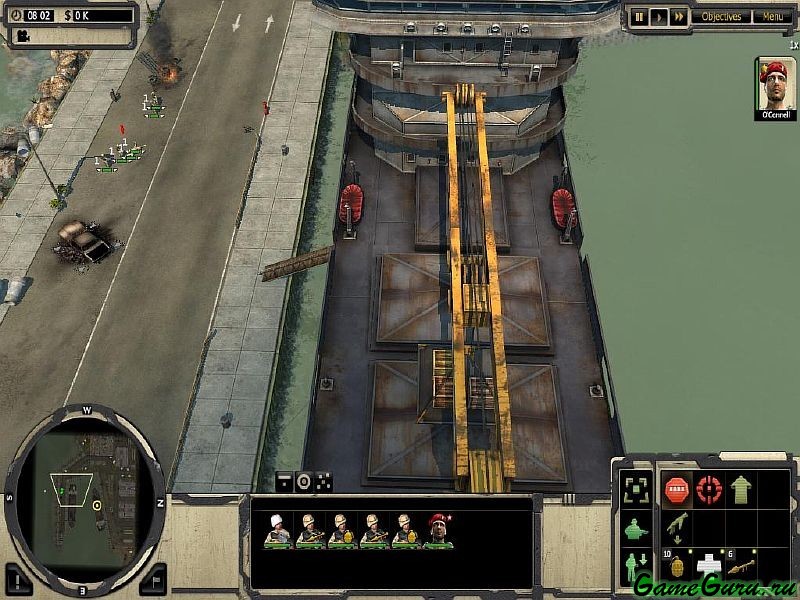Click the green up-arrow command

tap(741, 489)
